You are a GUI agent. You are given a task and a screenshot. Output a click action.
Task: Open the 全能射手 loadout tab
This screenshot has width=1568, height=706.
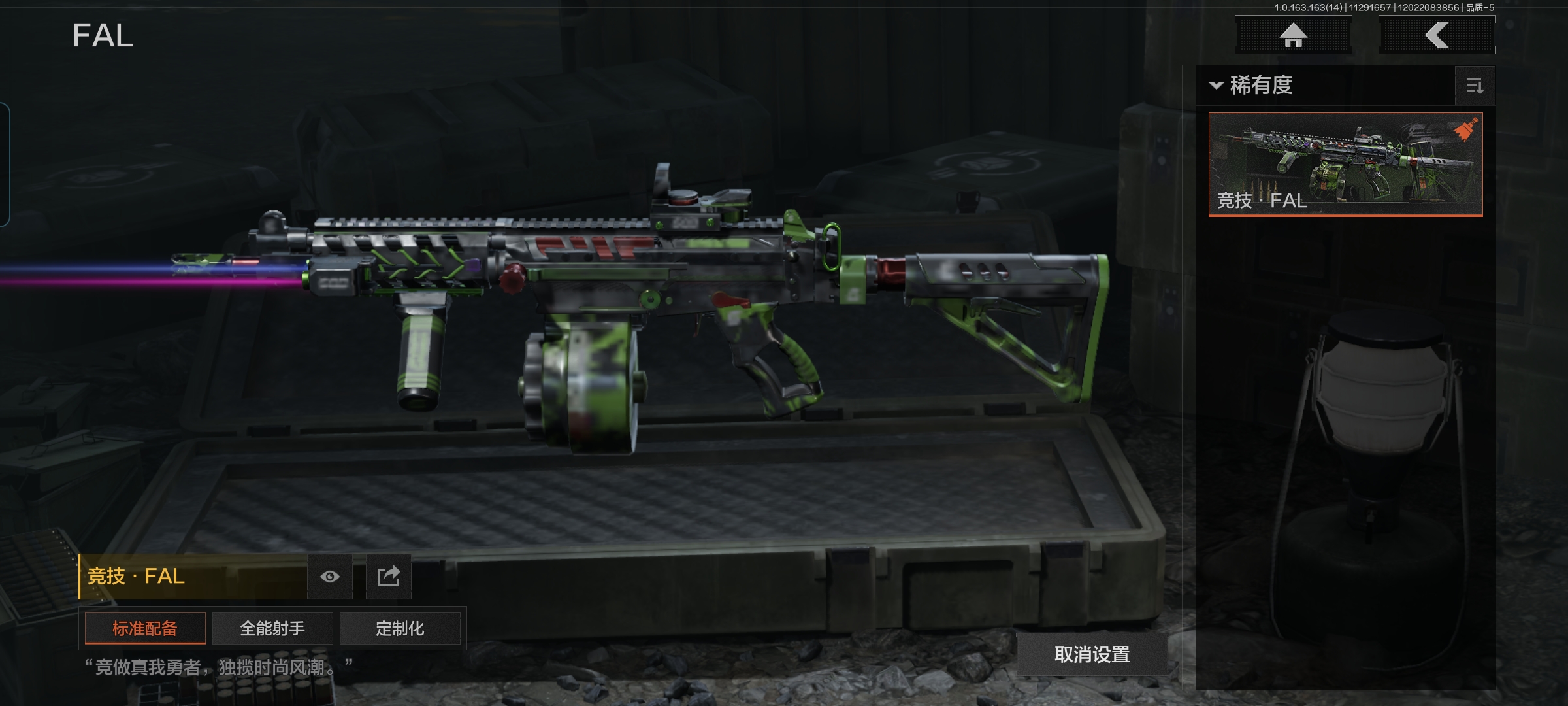pos(272,628)
